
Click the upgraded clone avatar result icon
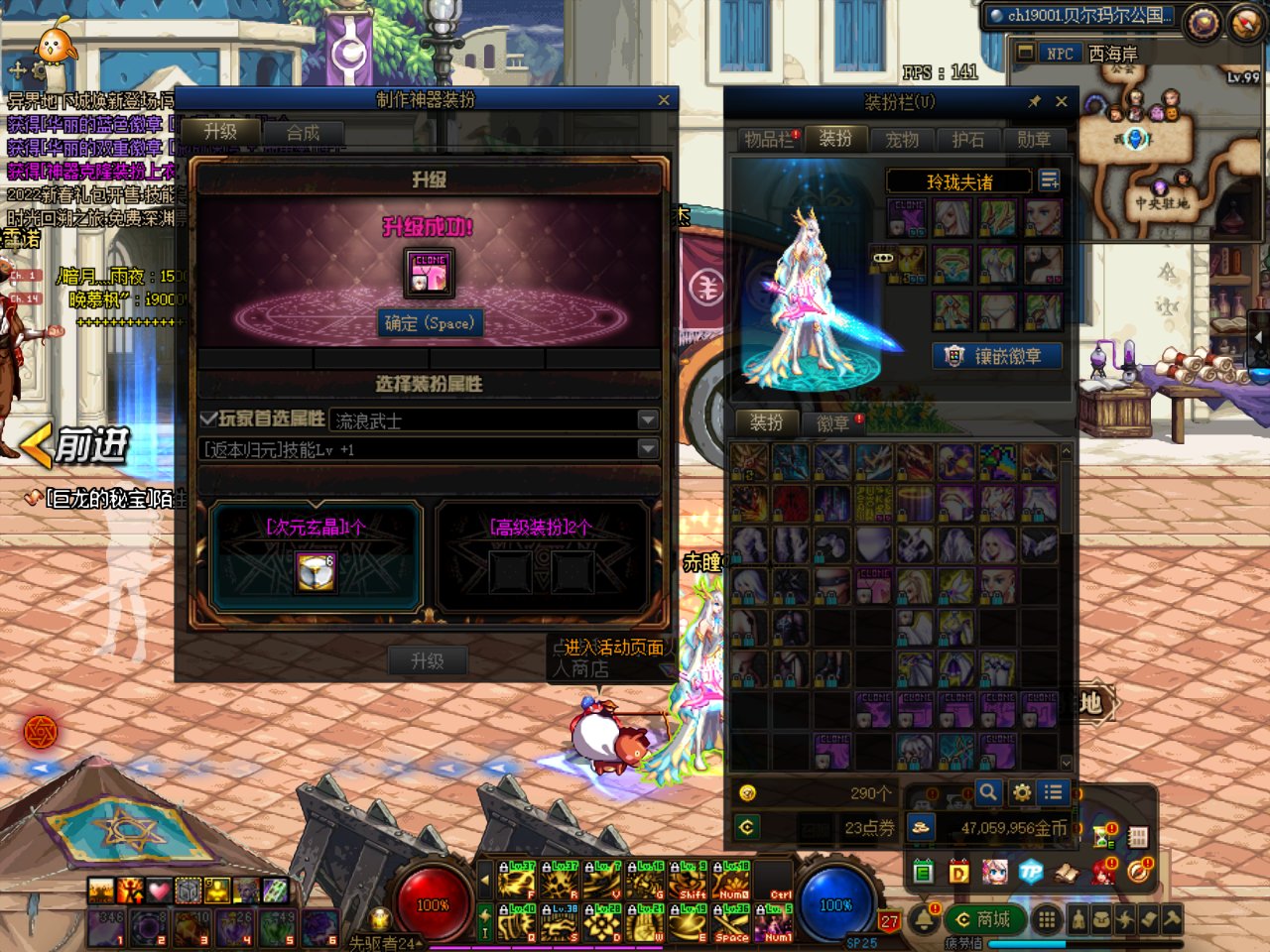[430, 273]
